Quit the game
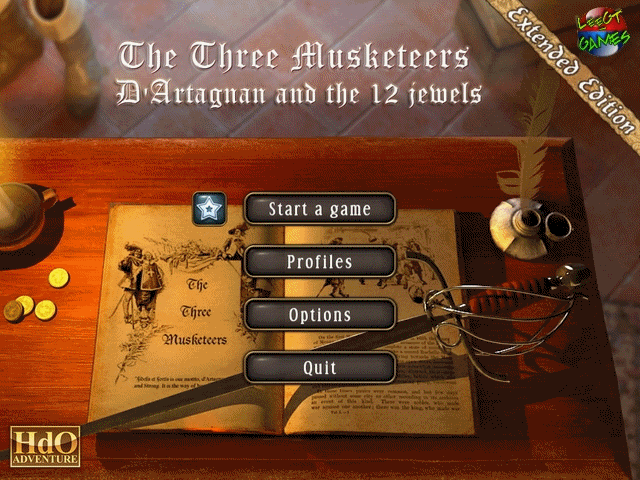This screenshot has height=480, width=640. pos(320,368)
